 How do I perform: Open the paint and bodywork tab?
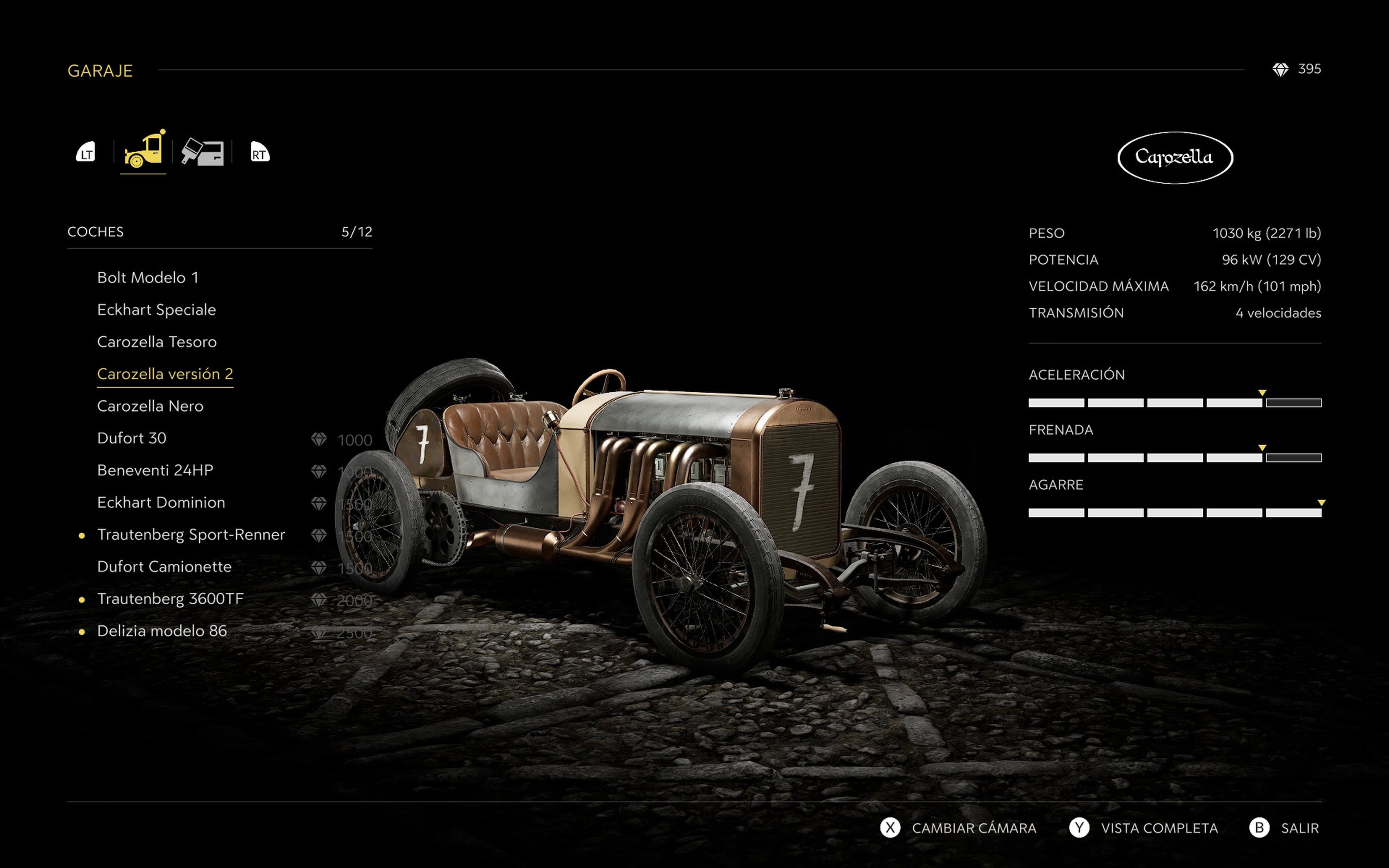[x=202, y=153]
